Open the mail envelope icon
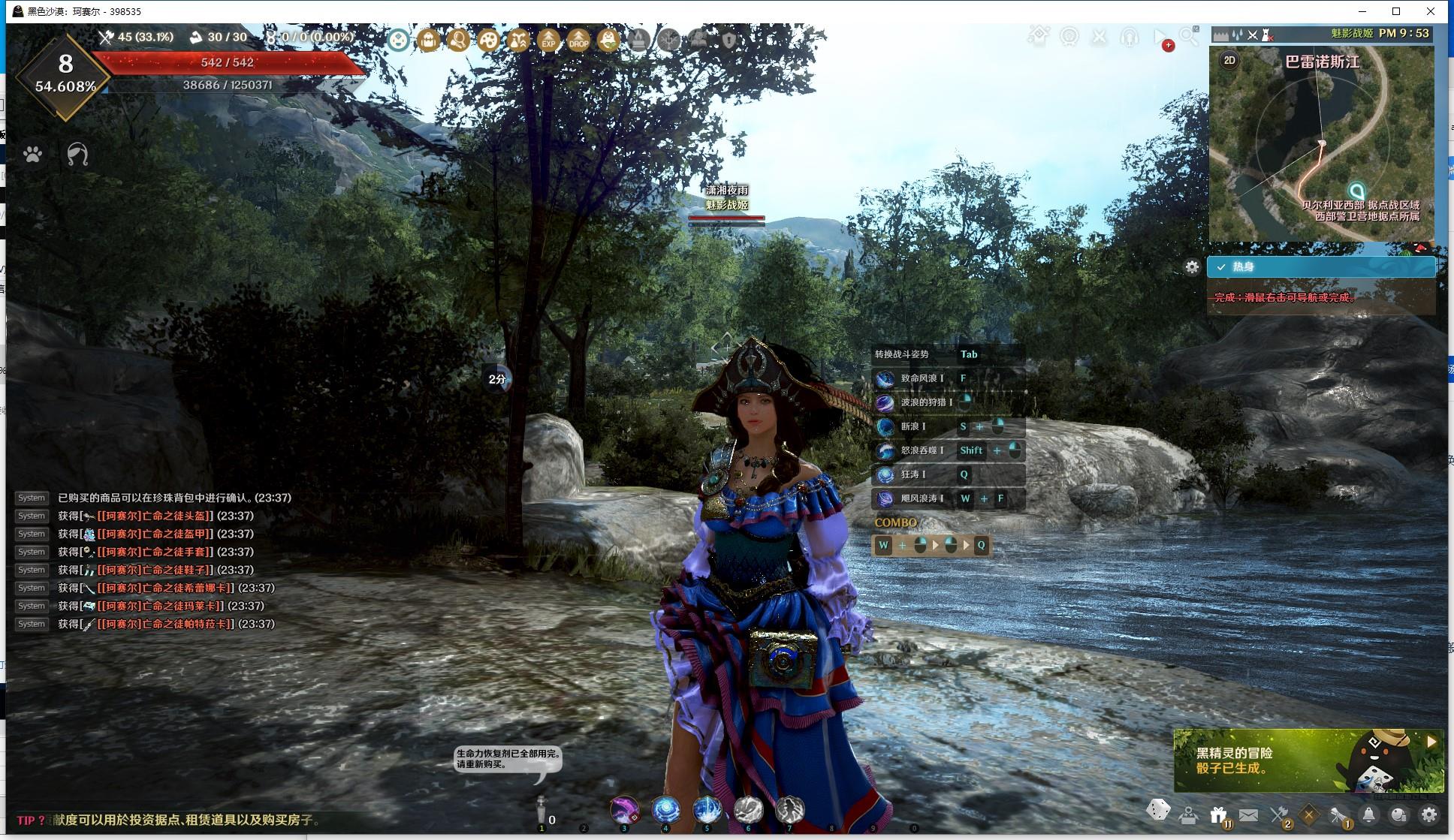1454x840 pixels. 1248,814
